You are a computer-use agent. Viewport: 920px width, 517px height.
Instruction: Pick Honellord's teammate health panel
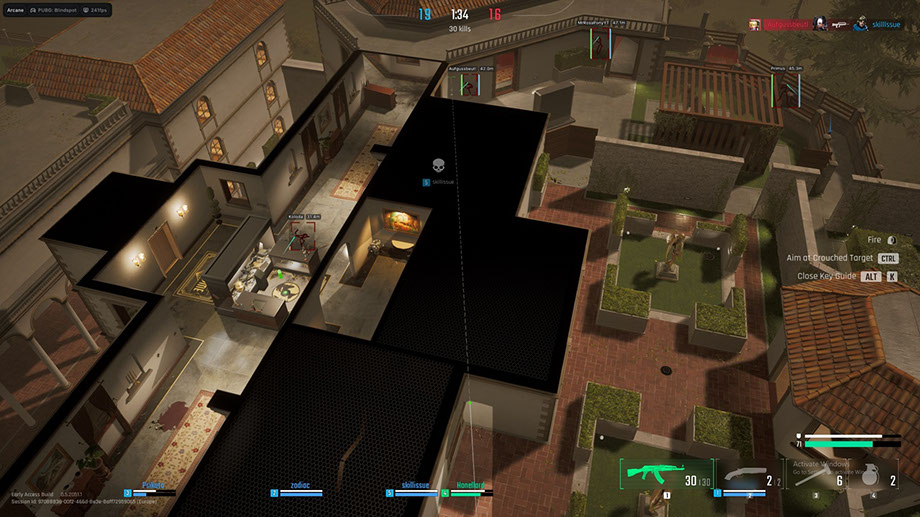click(x=470, y=487)
